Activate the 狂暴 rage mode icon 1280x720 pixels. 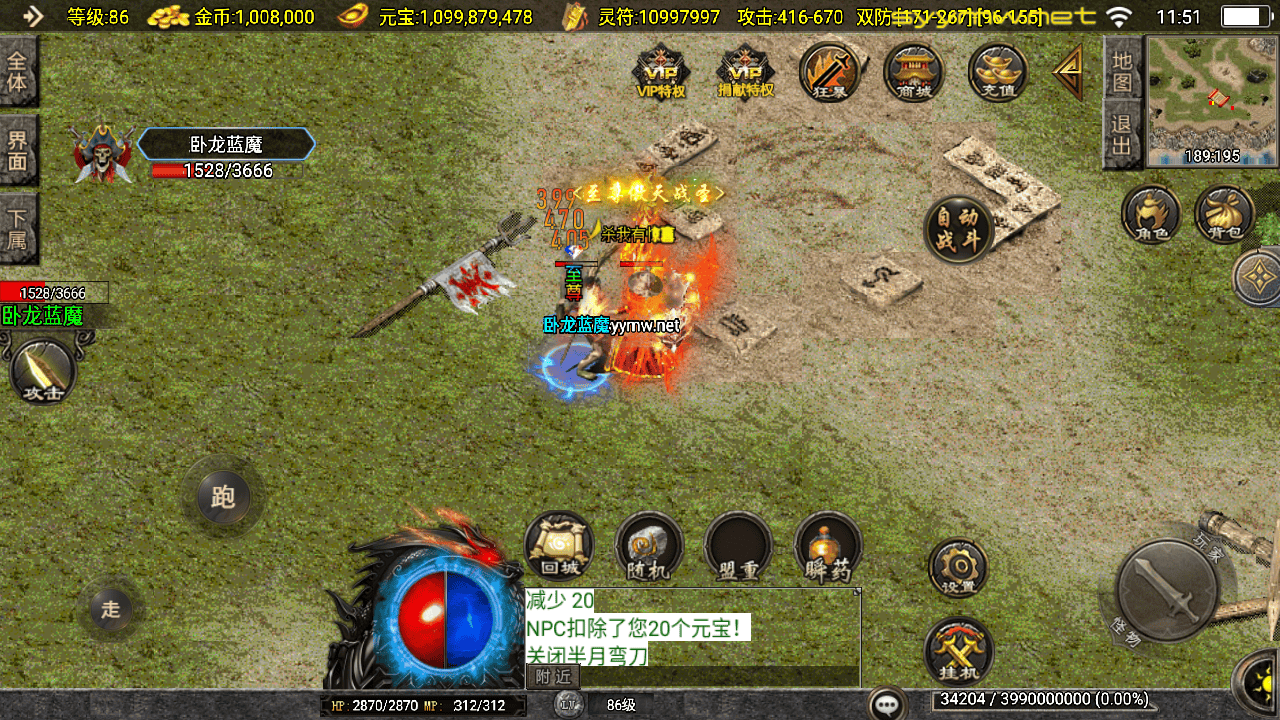point(831,73)
